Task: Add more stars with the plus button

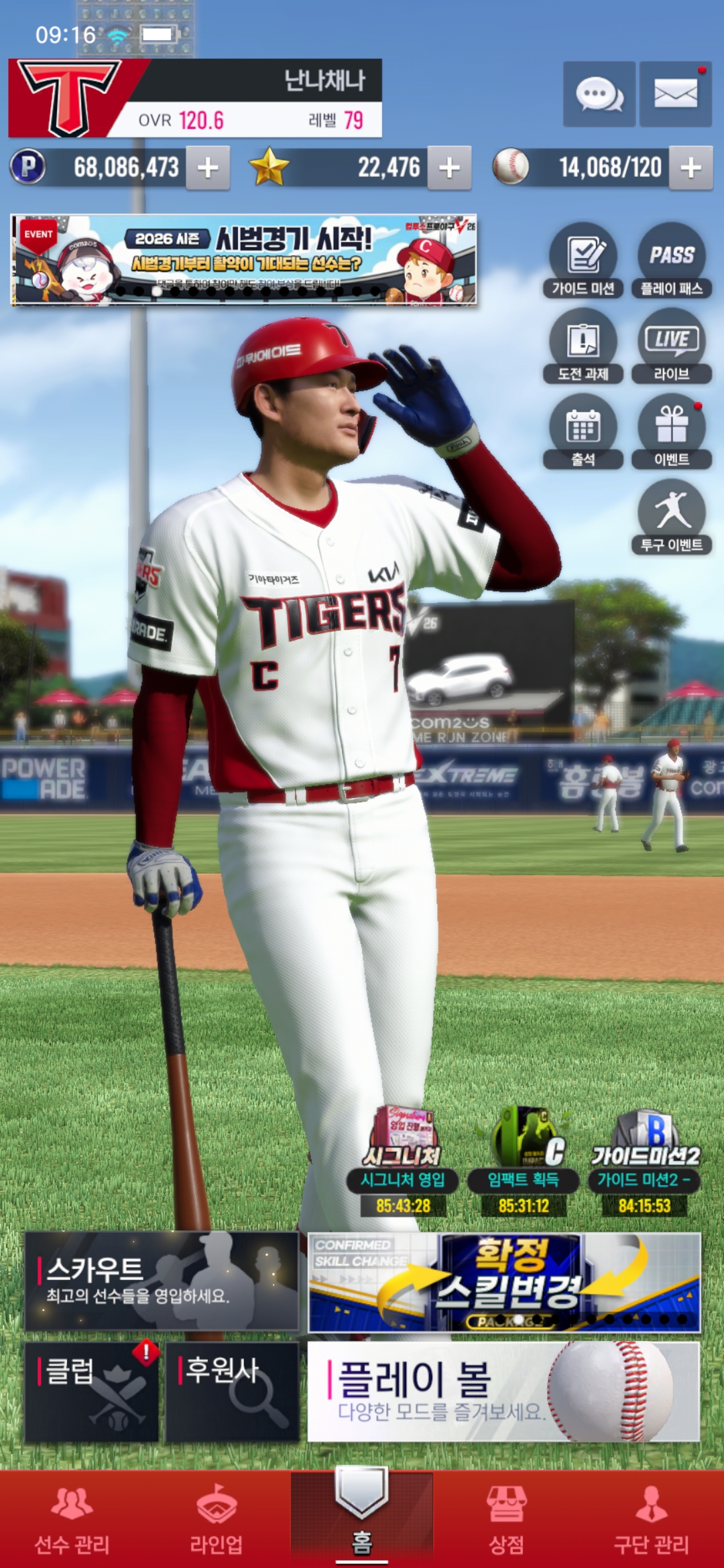Action: [449, 168]
